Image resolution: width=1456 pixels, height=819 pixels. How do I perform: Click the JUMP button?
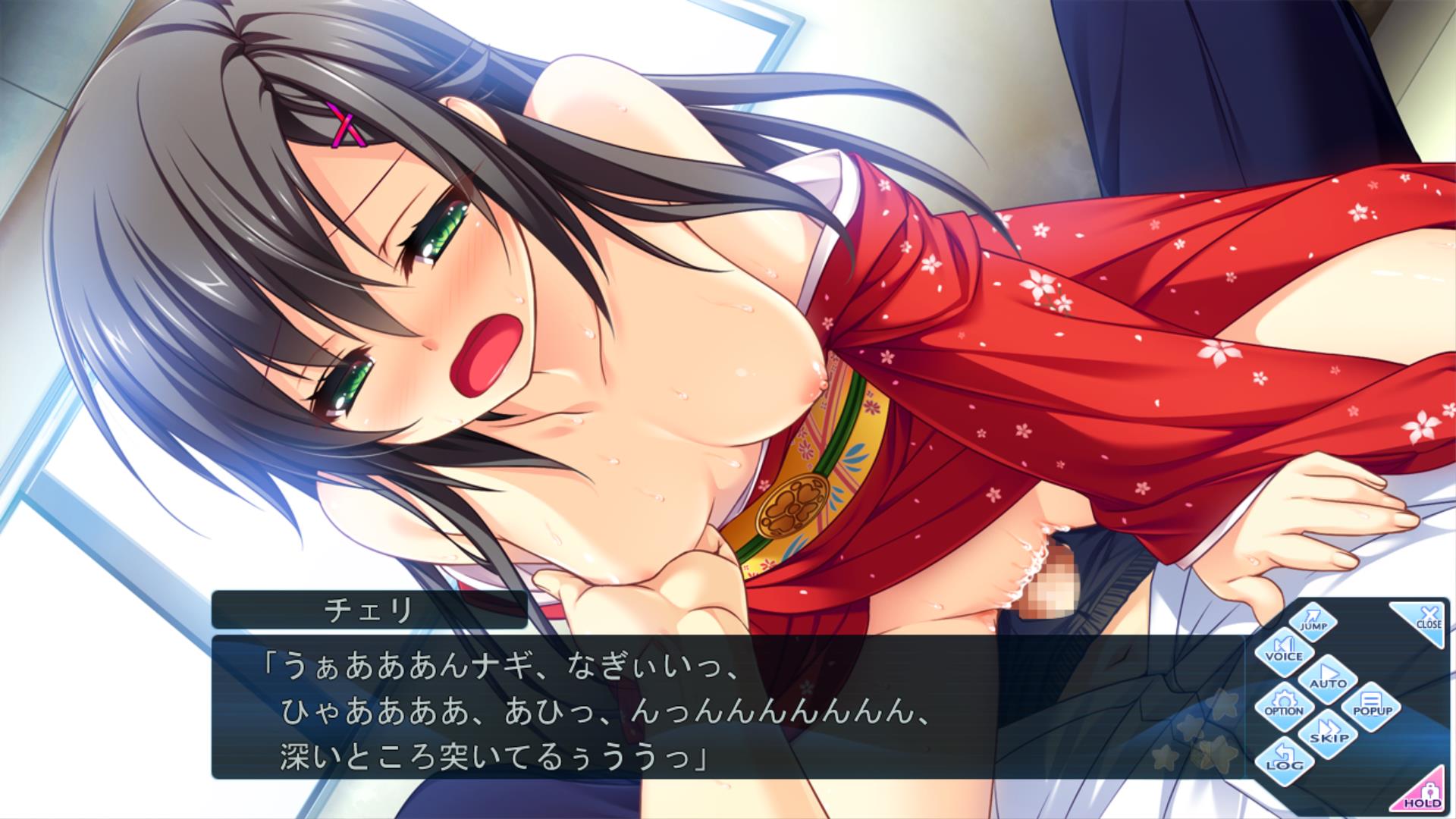point(1313,621)
